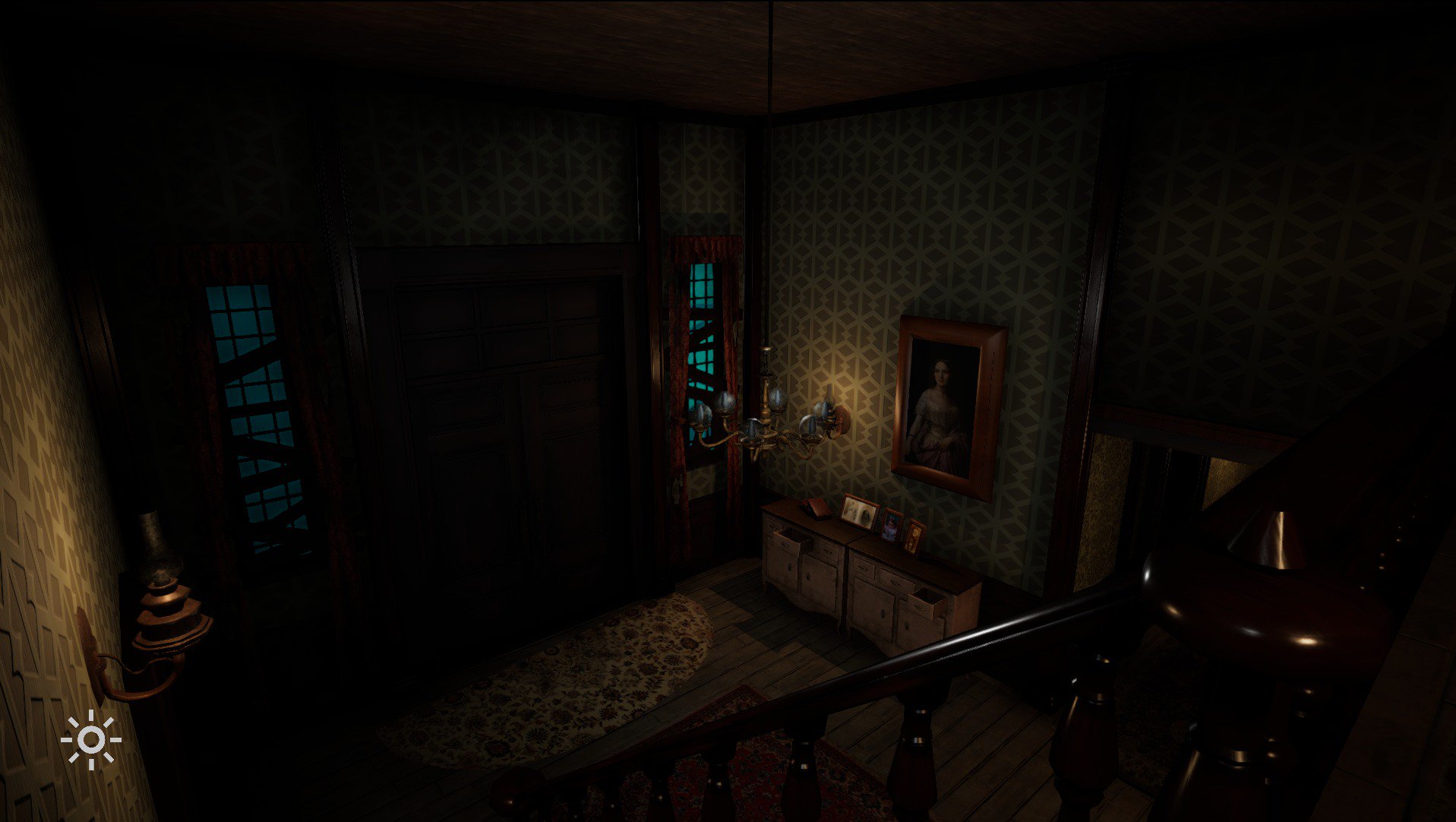The height and width of the screenshot is (822, 1456).
Task: Click the open drawer on the left dresser
Action: click(793, 538)
